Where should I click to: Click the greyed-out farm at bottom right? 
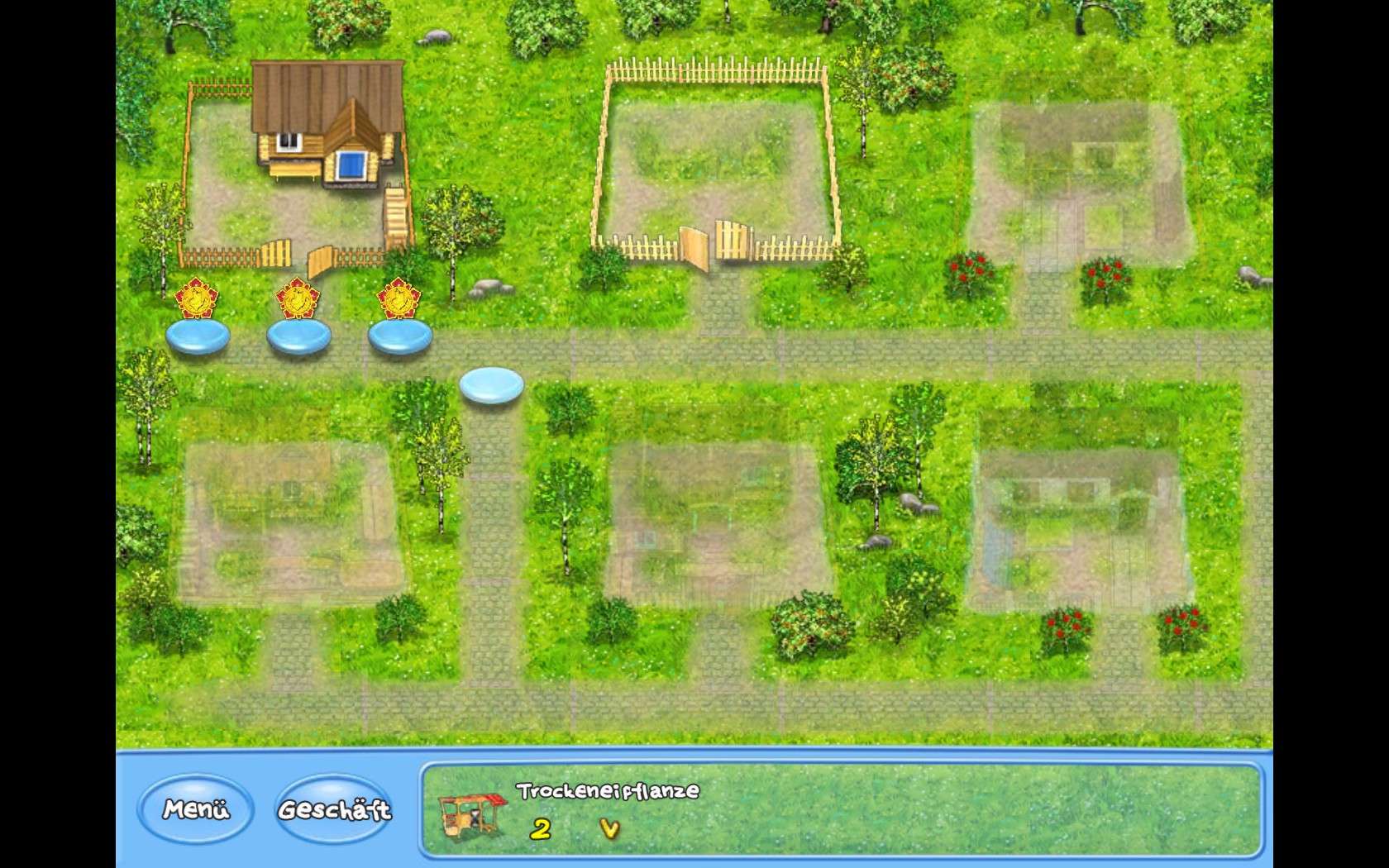pos(1075,529)
